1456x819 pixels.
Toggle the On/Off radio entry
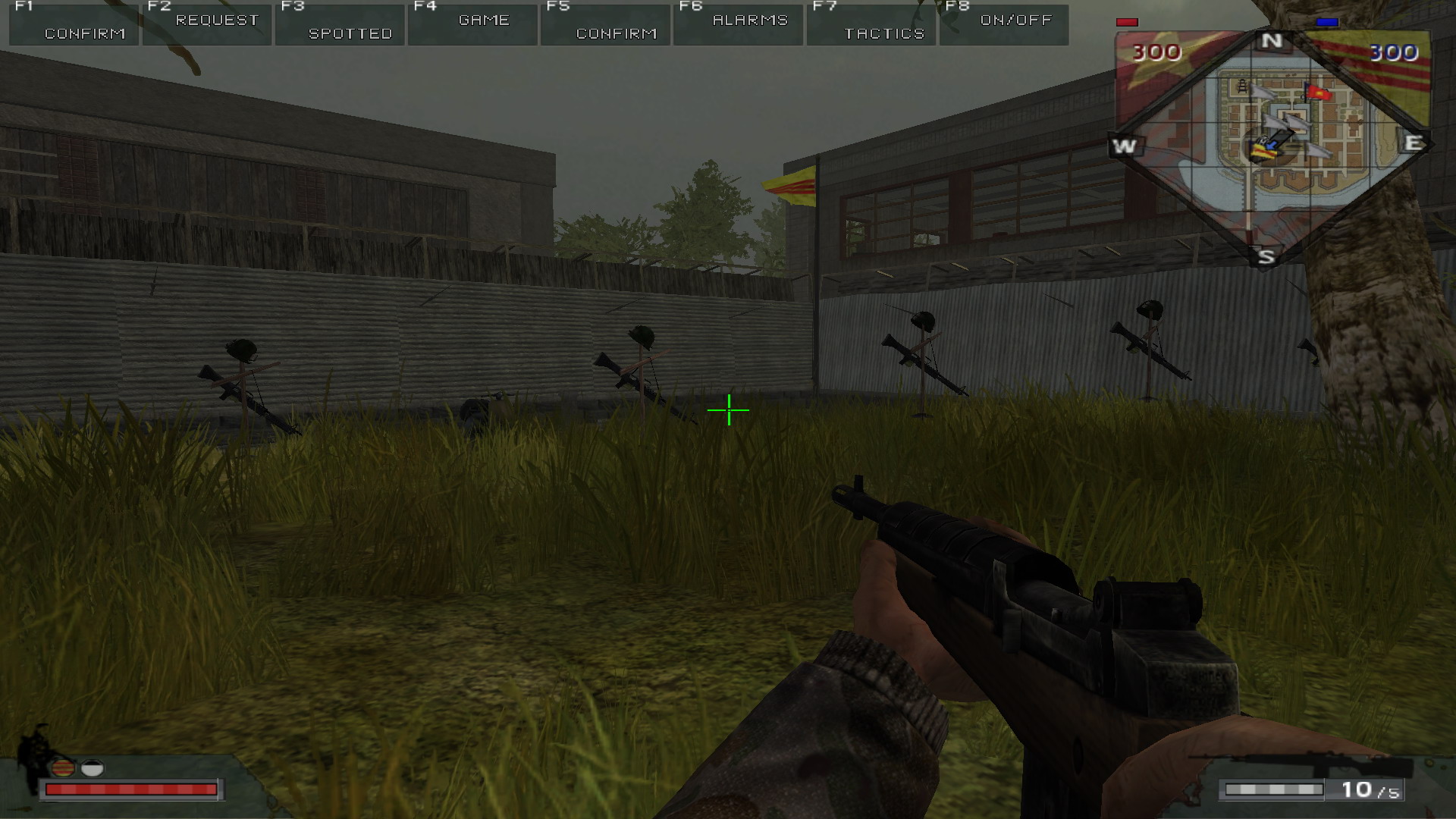coord(1005,24)
